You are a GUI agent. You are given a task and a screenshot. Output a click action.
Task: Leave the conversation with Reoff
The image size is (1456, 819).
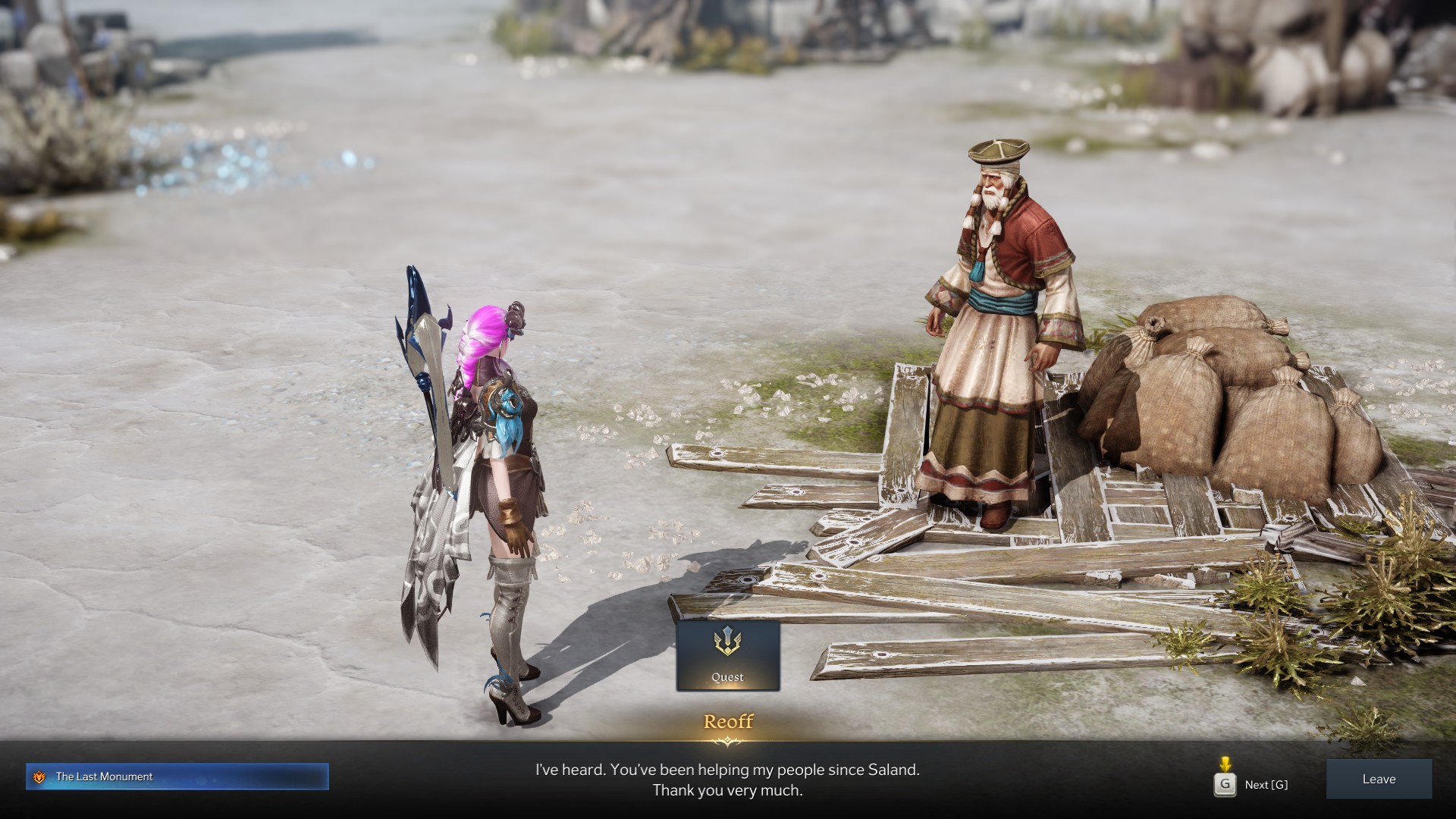[1378, 779]
